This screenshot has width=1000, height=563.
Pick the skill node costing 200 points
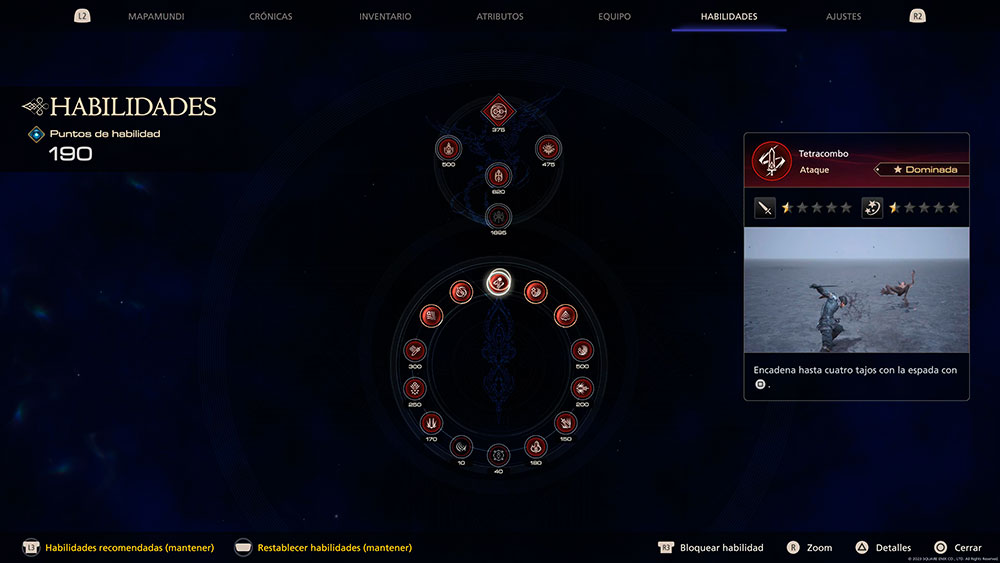point(581,388)
